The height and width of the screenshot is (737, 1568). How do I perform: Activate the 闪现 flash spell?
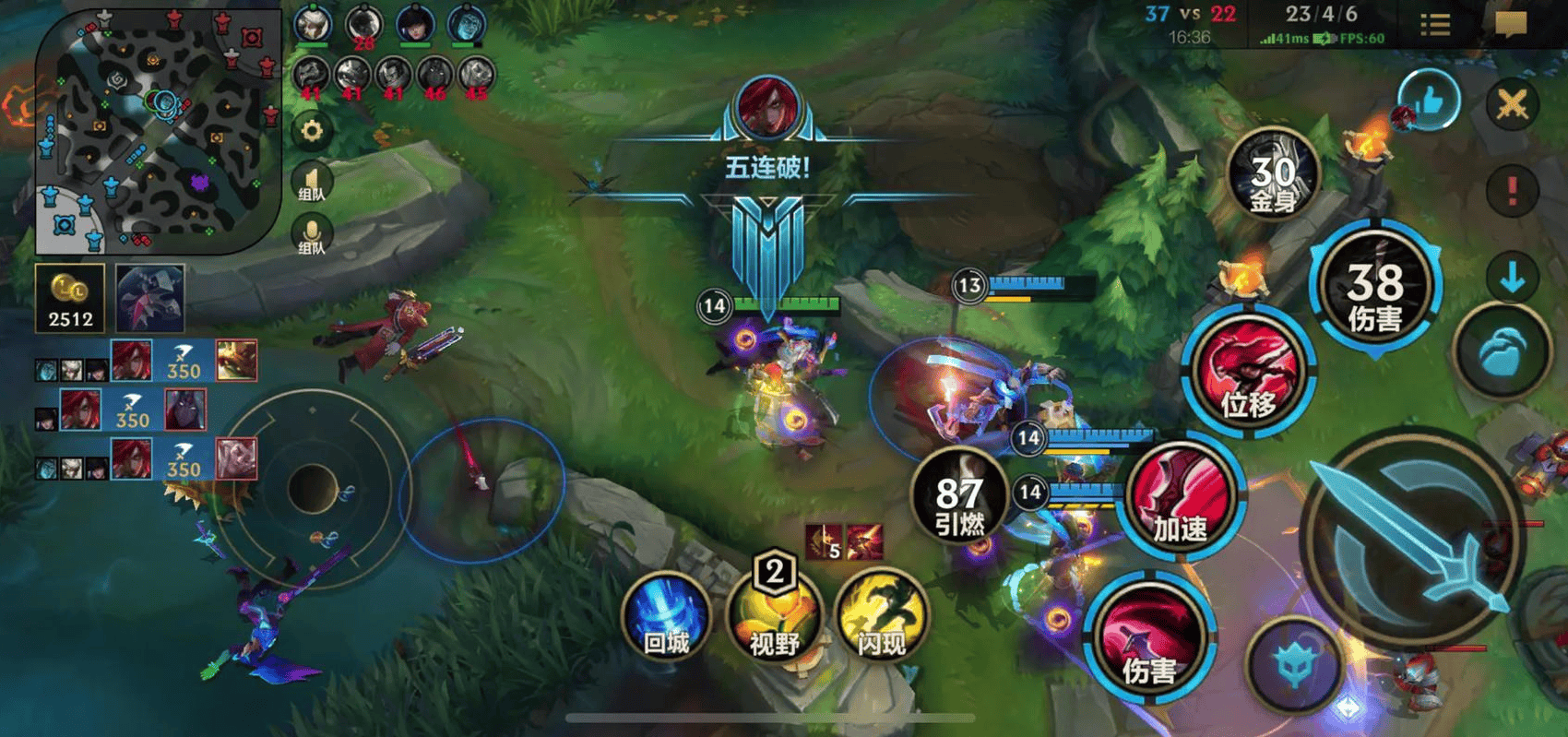point(882,616)
